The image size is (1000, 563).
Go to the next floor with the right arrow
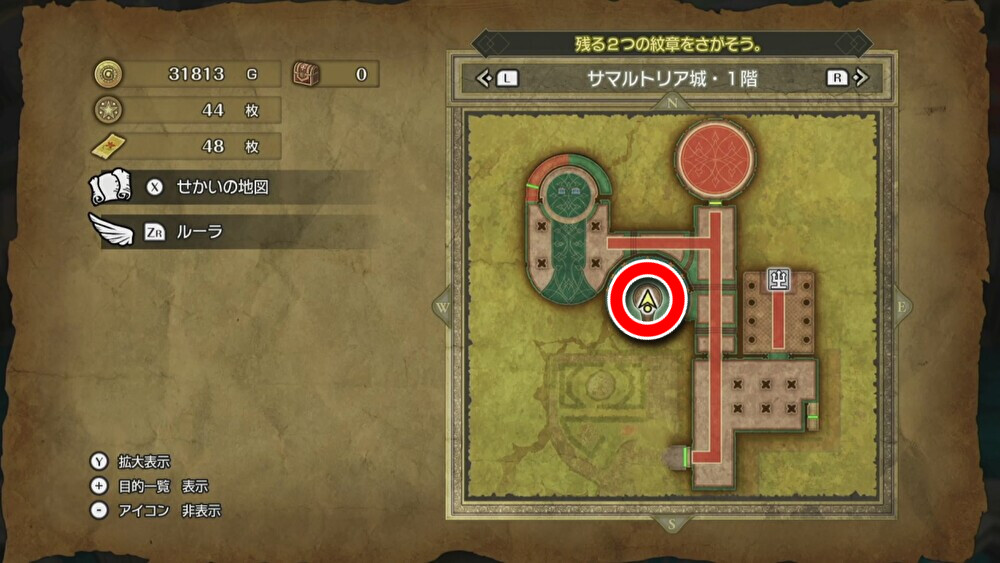(x=846, y=78)
